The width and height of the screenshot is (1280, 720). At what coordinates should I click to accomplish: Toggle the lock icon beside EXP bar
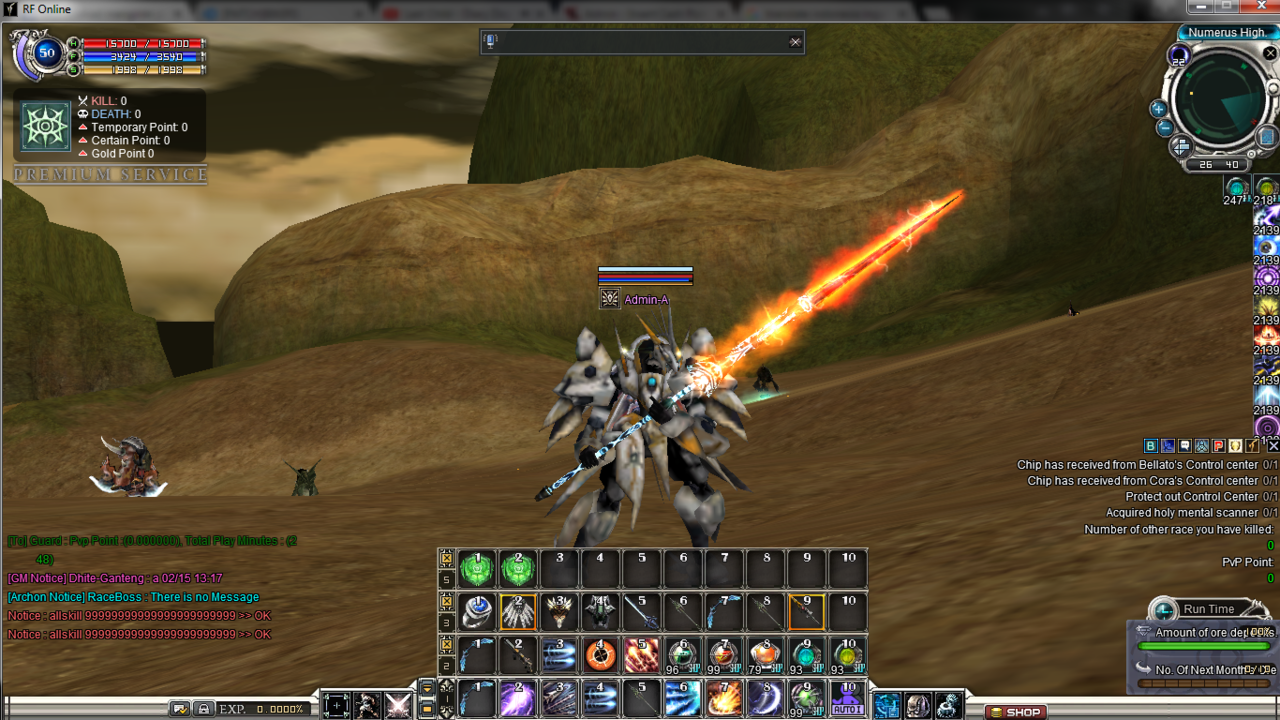click(x=205, y=708)
